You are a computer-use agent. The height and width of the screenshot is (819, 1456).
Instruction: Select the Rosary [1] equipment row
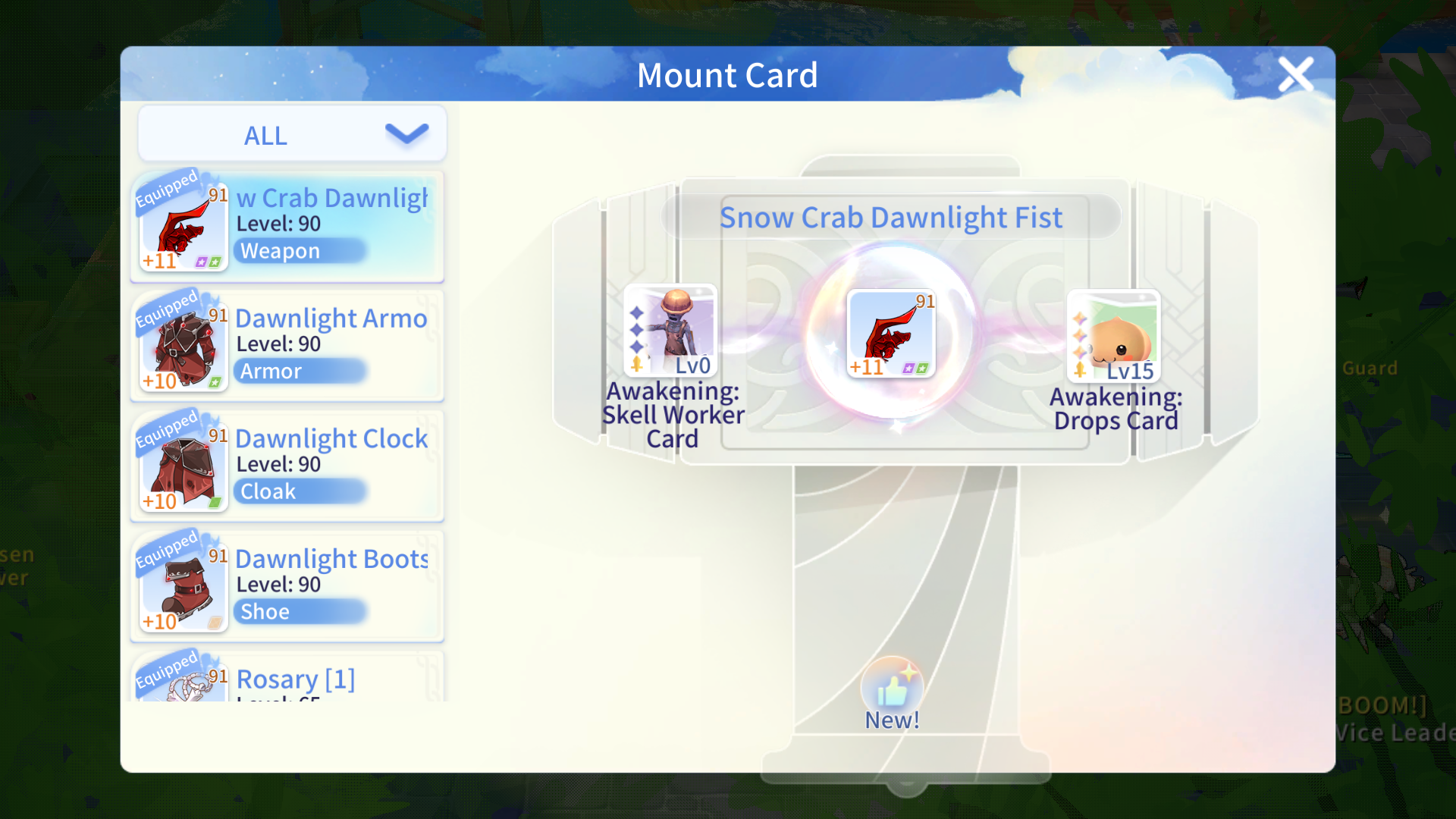tap(288, 678)
